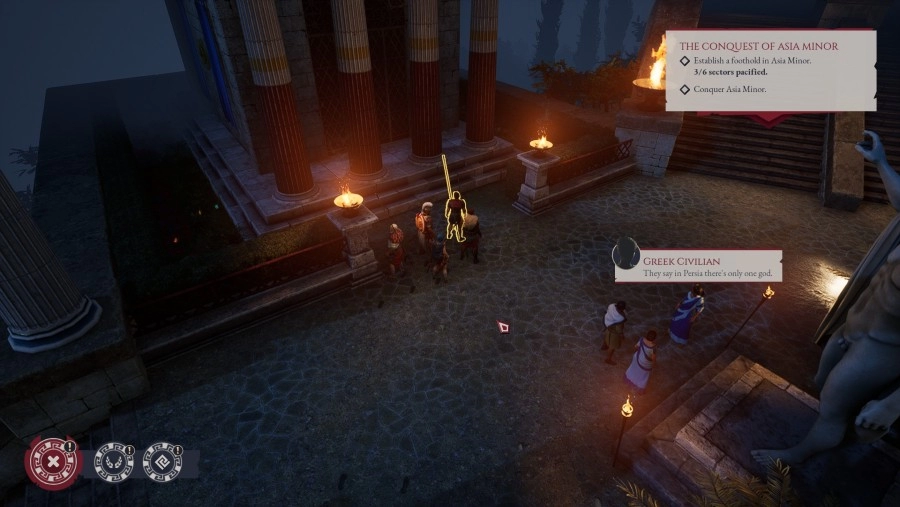Select the Greek key spiral icon

(163, 462)
